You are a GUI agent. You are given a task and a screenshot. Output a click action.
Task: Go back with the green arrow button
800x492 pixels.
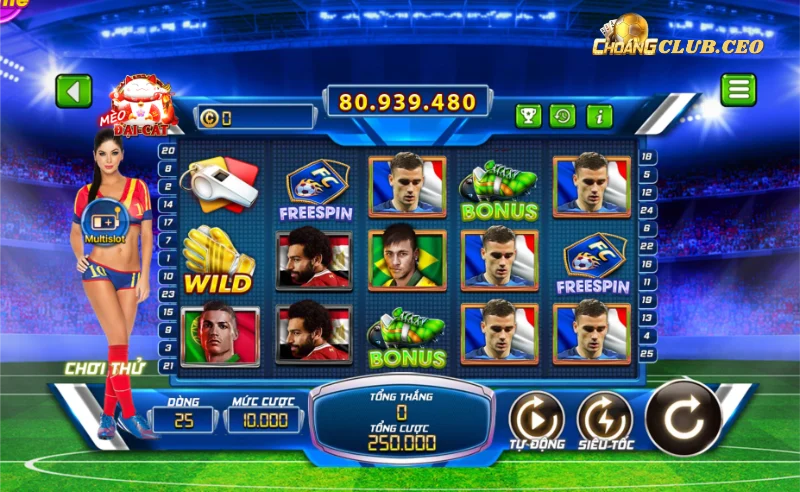73,91
